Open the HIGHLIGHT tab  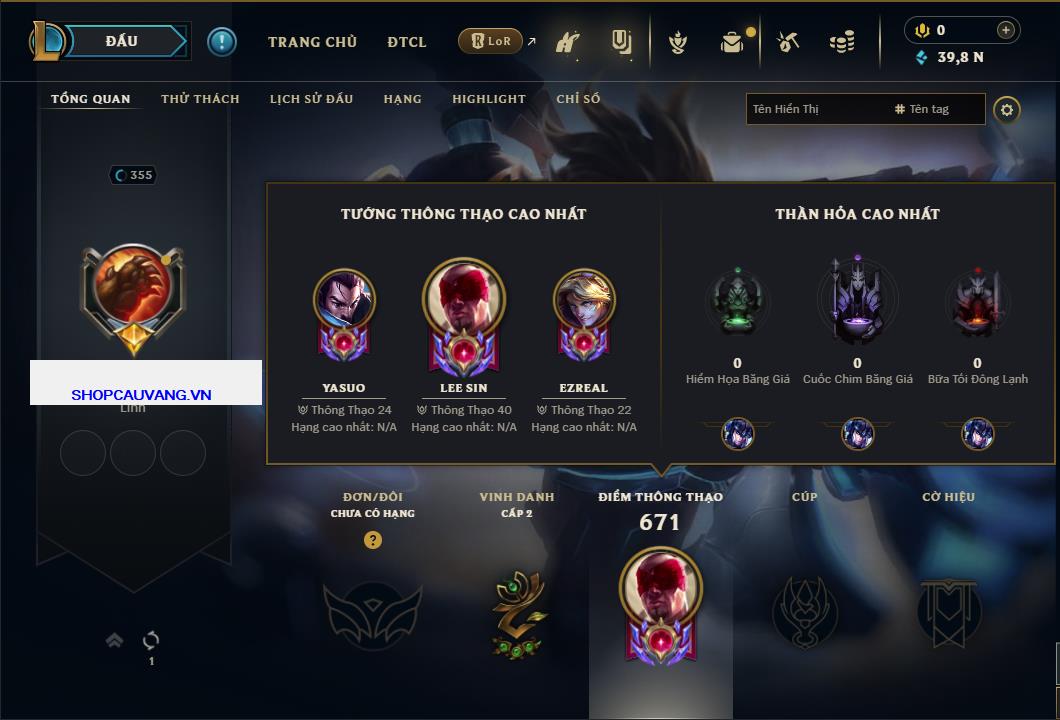(488, 99)
